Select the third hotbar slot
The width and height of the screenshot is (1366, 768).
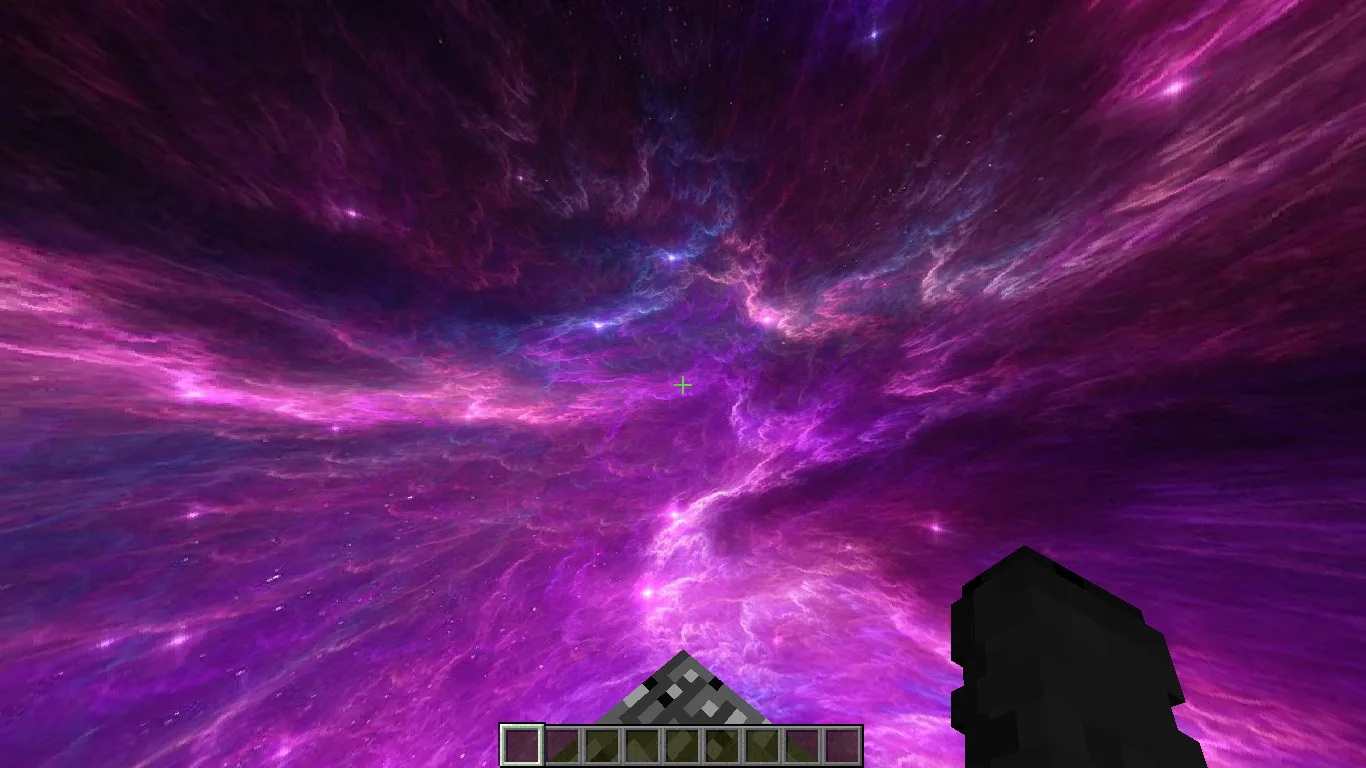point(601,743)
